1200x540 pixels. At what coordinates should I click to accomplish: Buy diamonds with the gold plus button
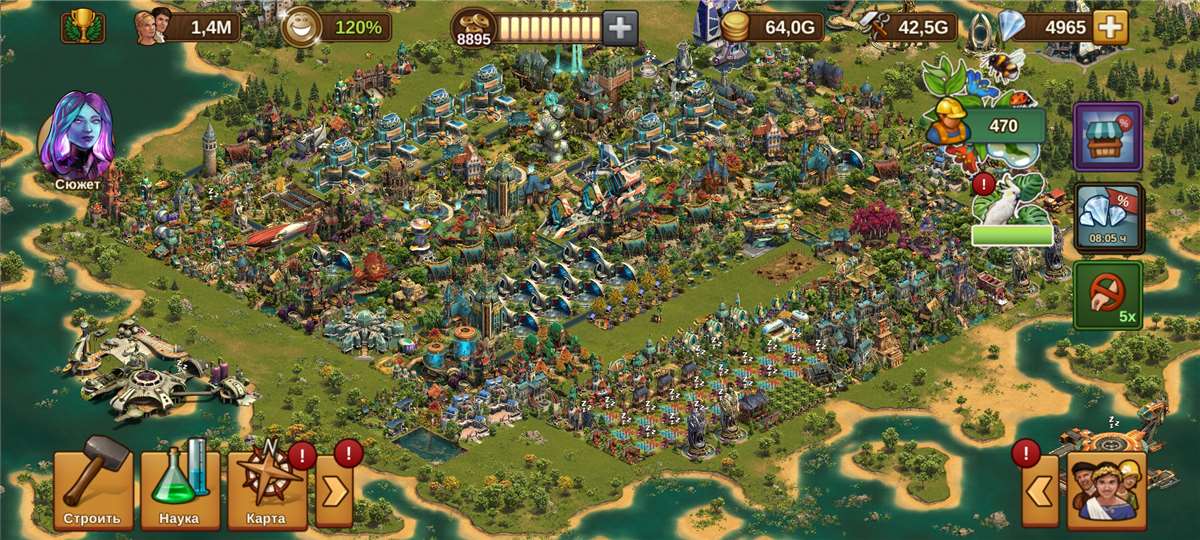pos(1109,27)
